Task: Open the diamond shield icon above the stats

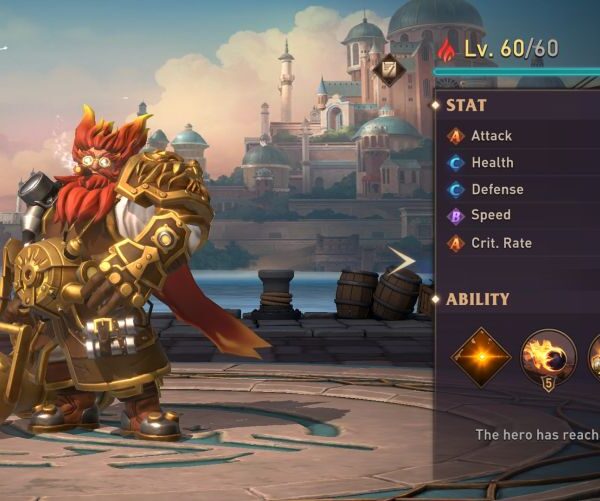Action: (389, 69)
